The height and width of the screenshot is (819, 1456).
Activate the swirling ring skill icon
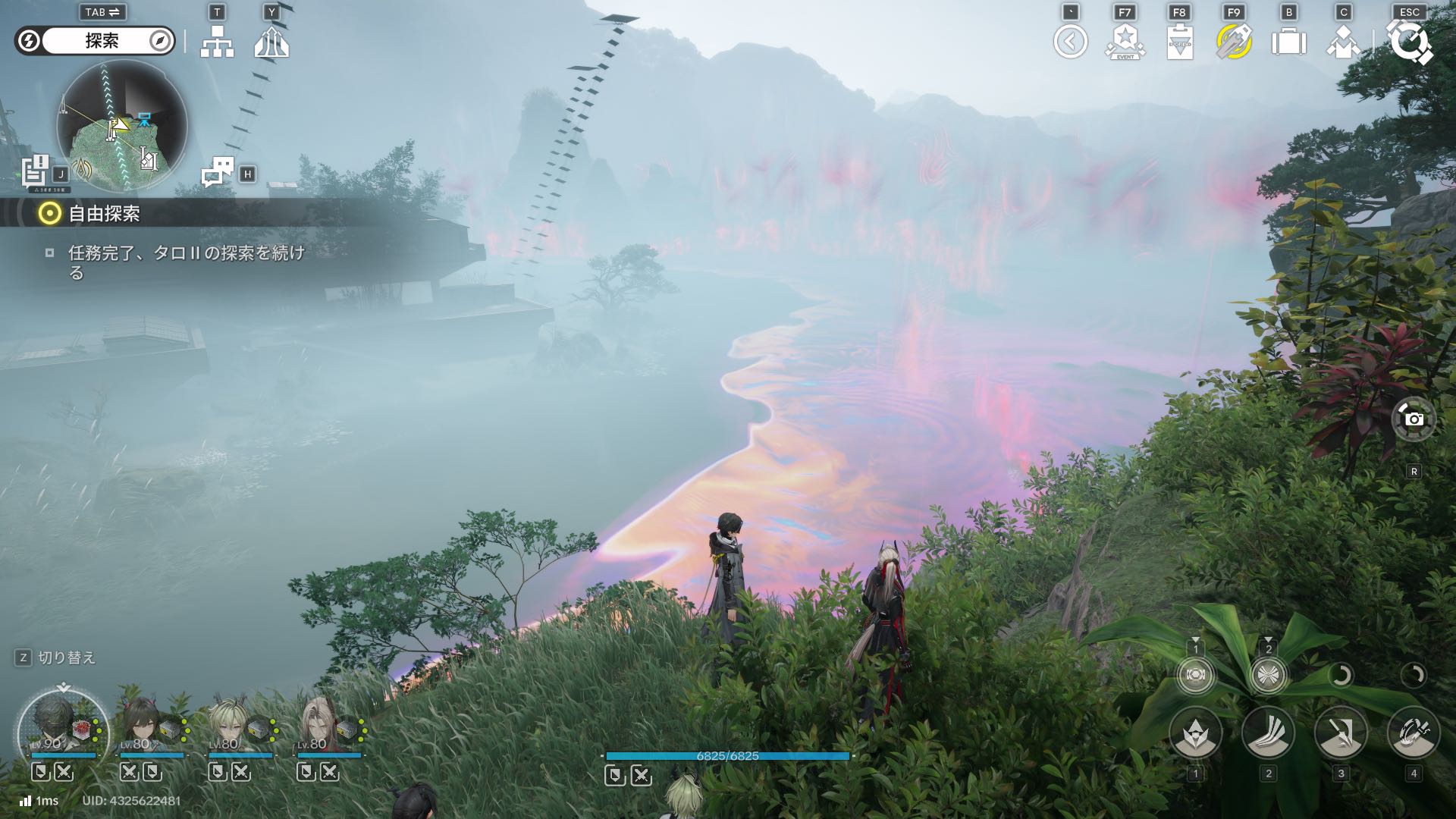[1414, 734]
